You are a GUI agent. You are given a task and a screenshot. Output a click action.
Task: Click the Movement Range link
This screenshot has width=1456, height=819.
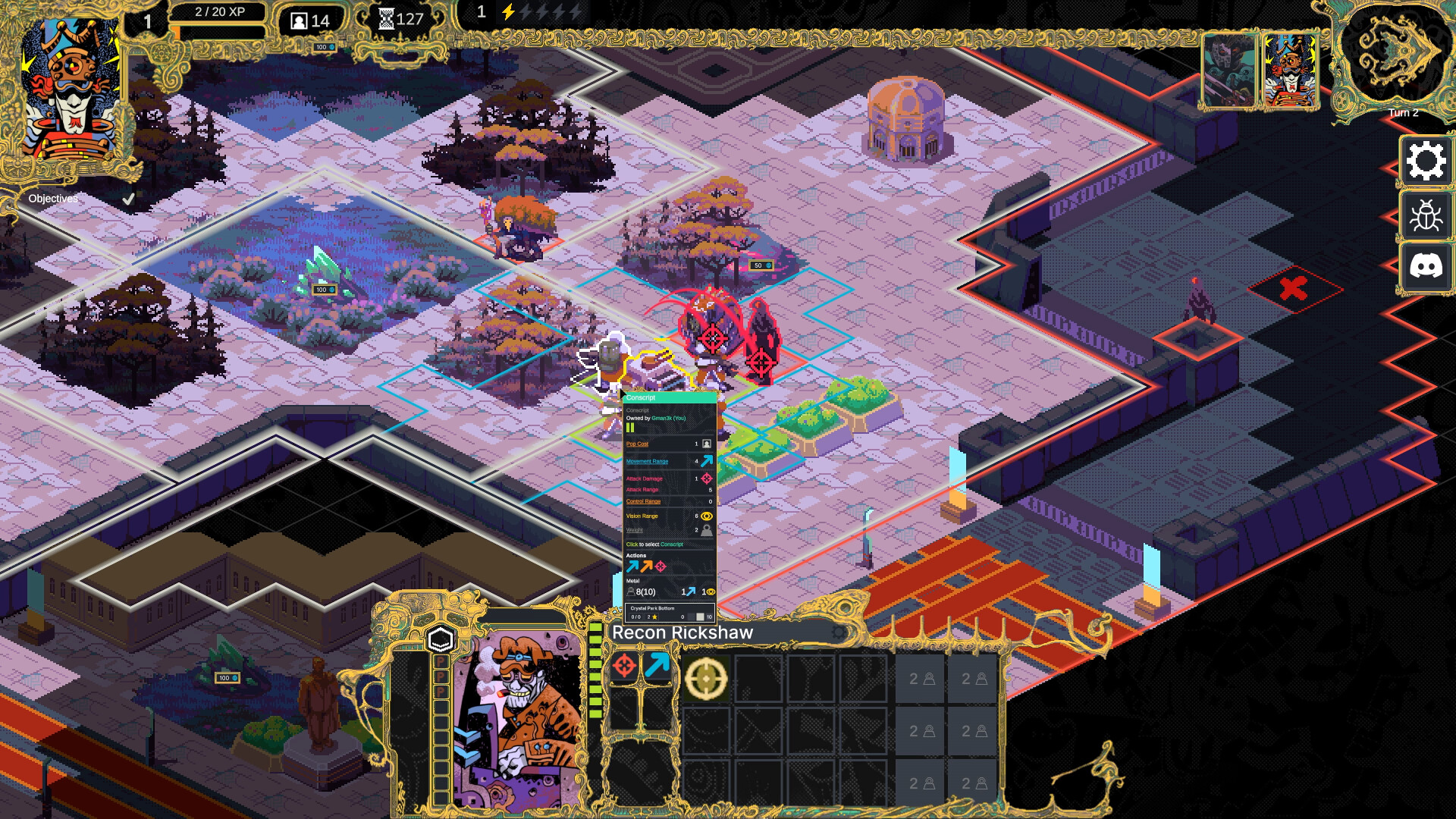point(646,461)
